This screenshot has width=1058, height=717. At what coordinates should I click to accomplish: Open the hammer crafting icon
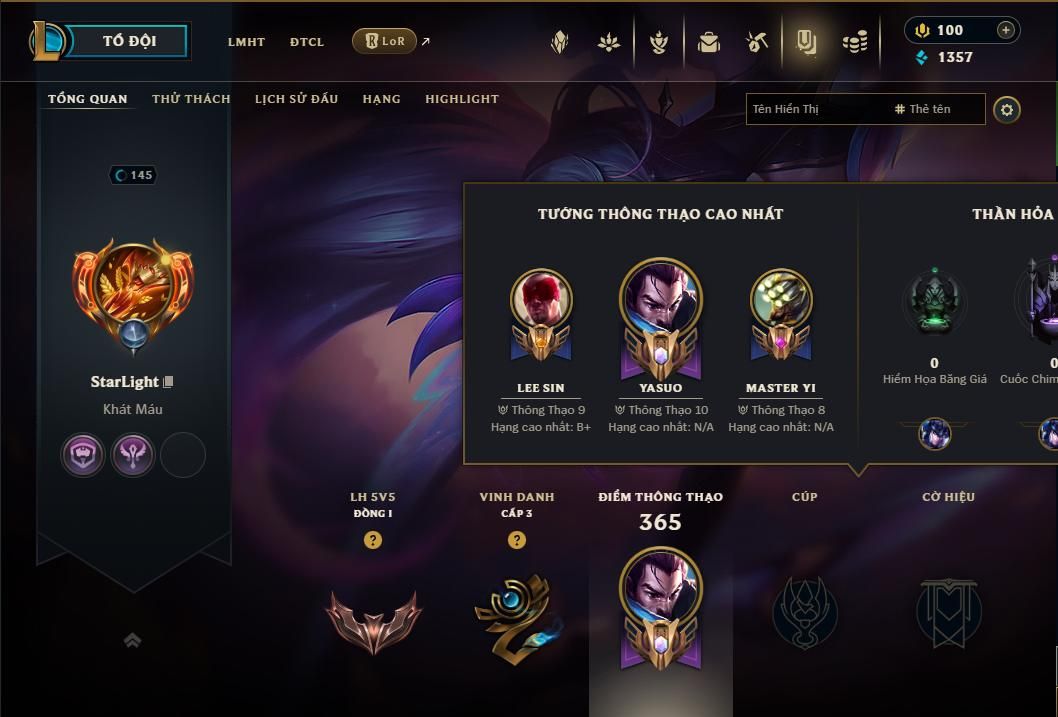pyautogui.click(x=757, y=42)
